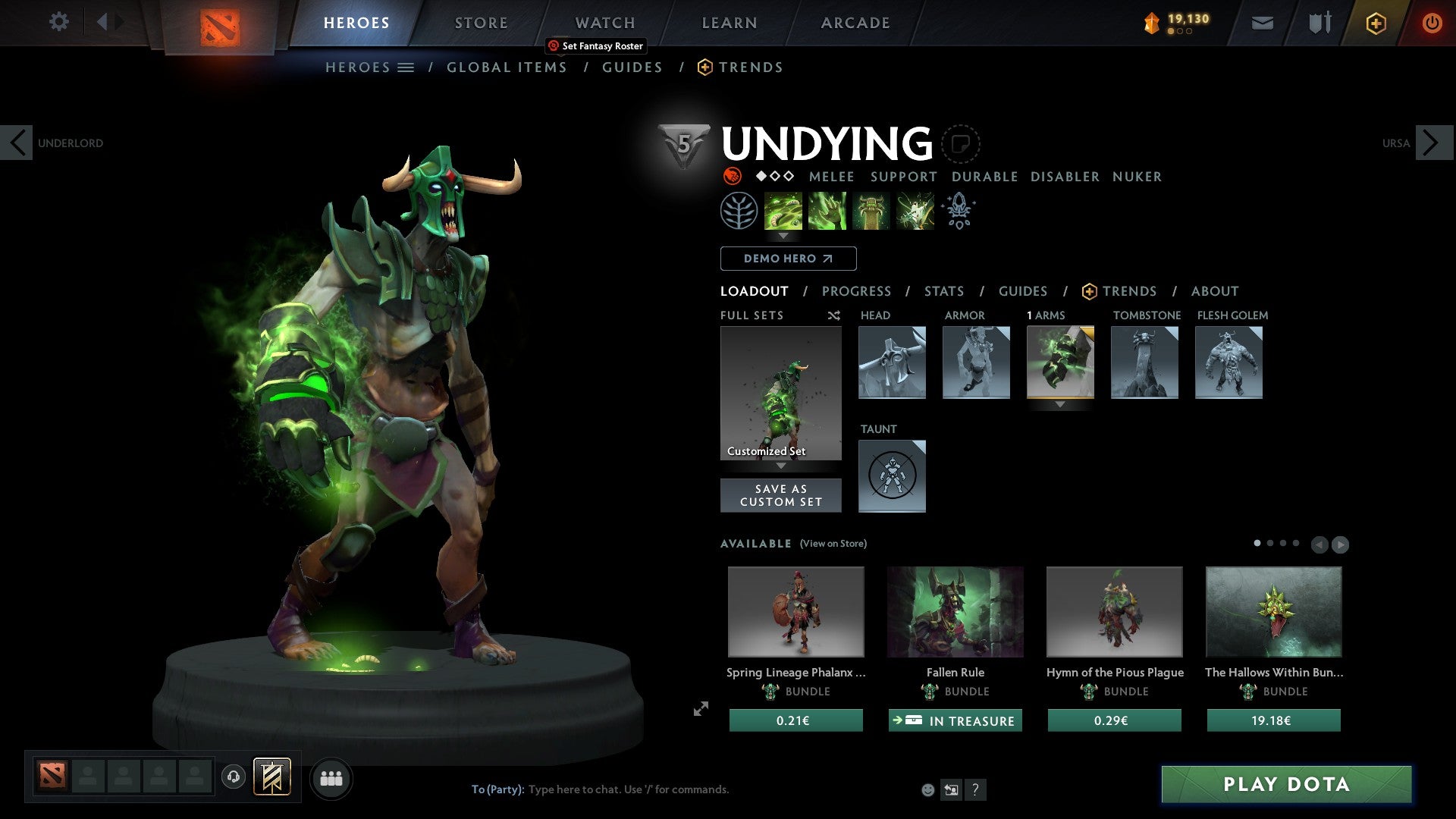The height and width of the screenshot is (819, 1456).
Task: Click the red power button icon
Action: [x=1432, y=23]
